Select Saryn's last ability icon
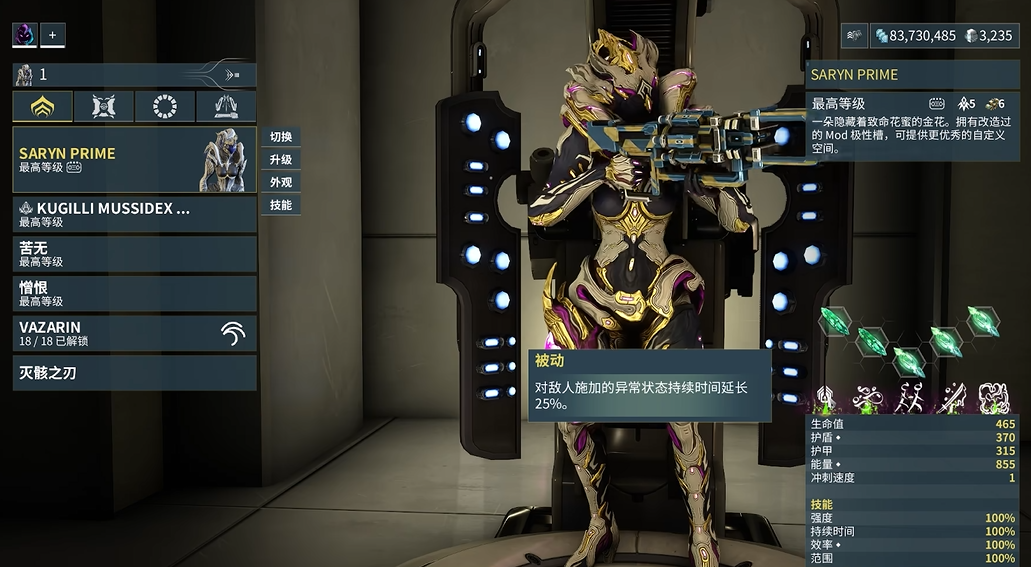Screen dimensions: 1031x567 pos(993,397)
